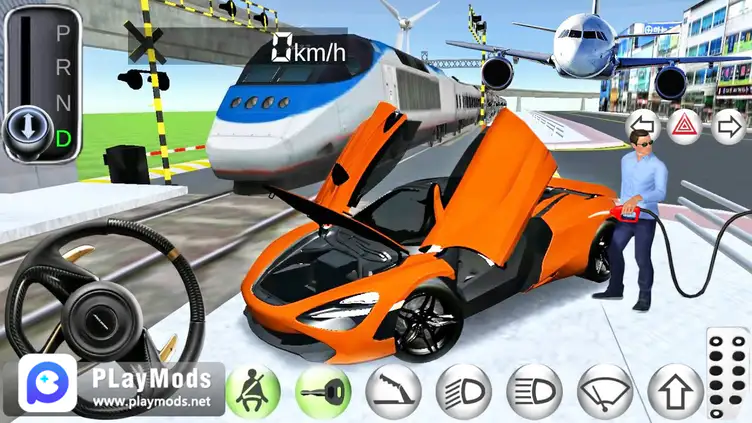The height and width of the screenshot is (423, 752).
Task: Turn on the low beam headlights
Action: point(464,390)
